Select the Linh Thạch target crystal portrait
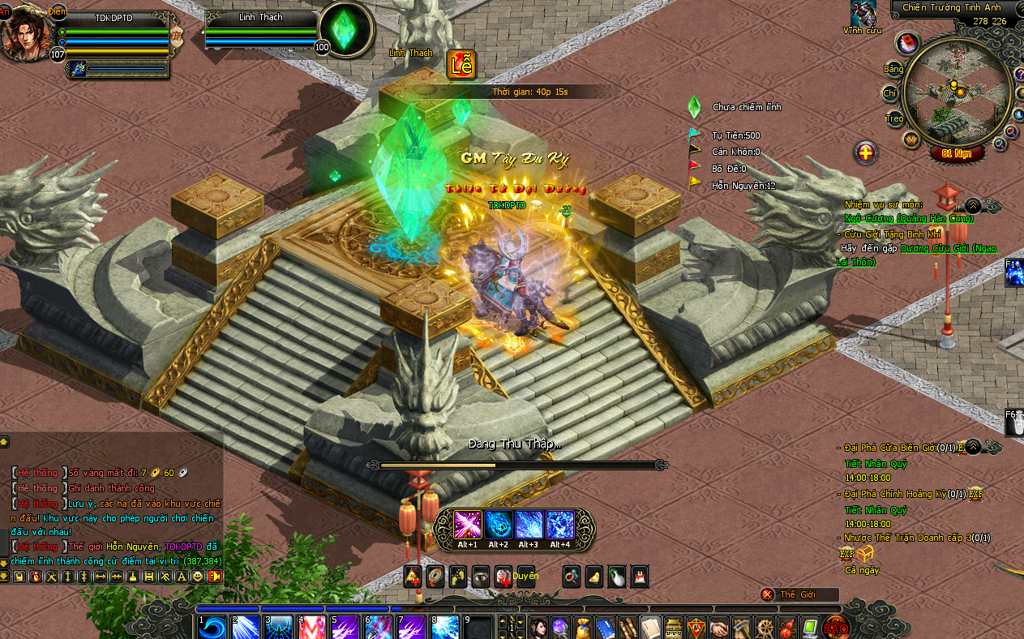This screenshot has height=639, width=1024. (346, 31)
